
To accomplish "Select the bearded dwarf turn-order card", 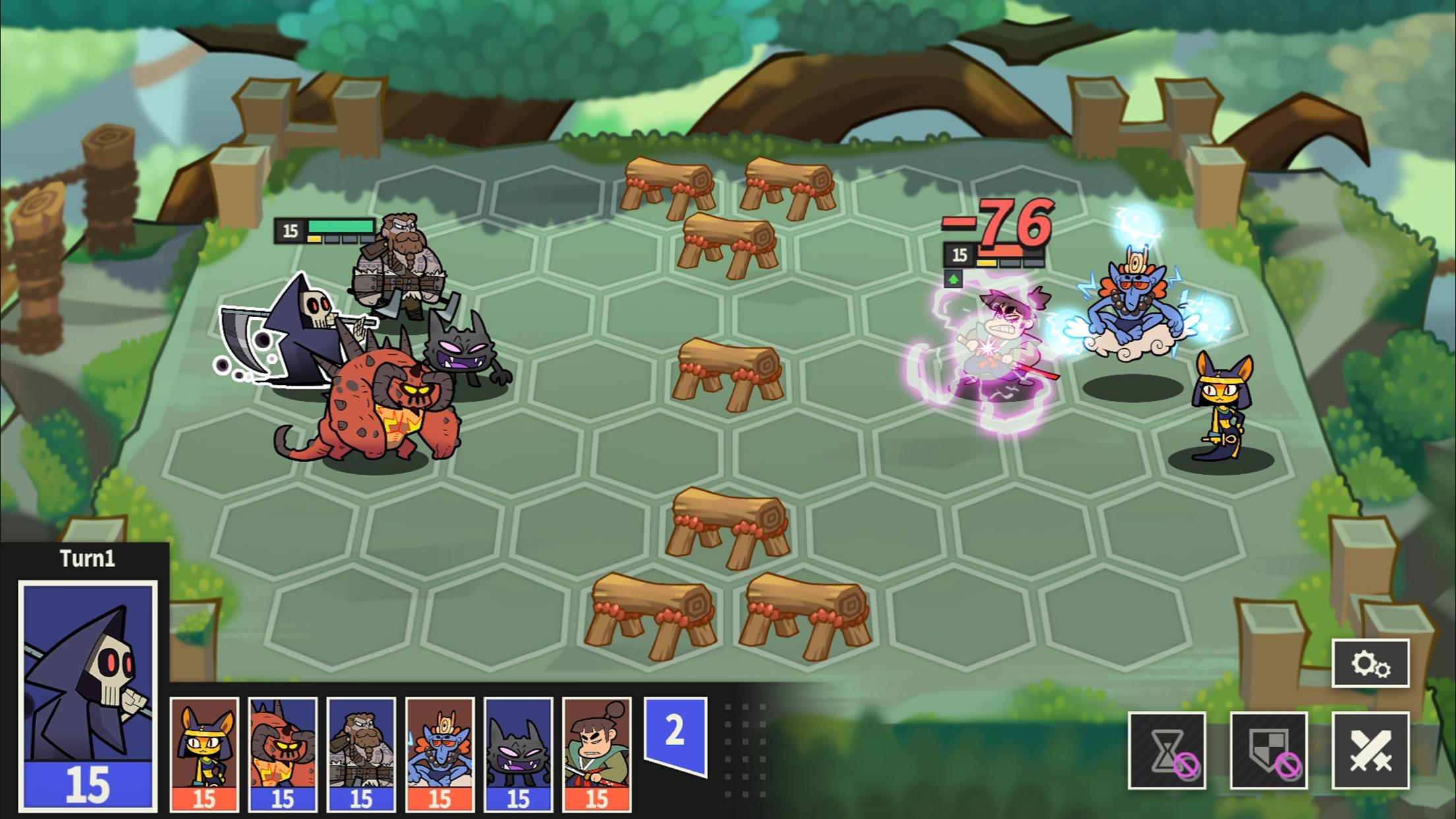I will (x=361, y=754).
